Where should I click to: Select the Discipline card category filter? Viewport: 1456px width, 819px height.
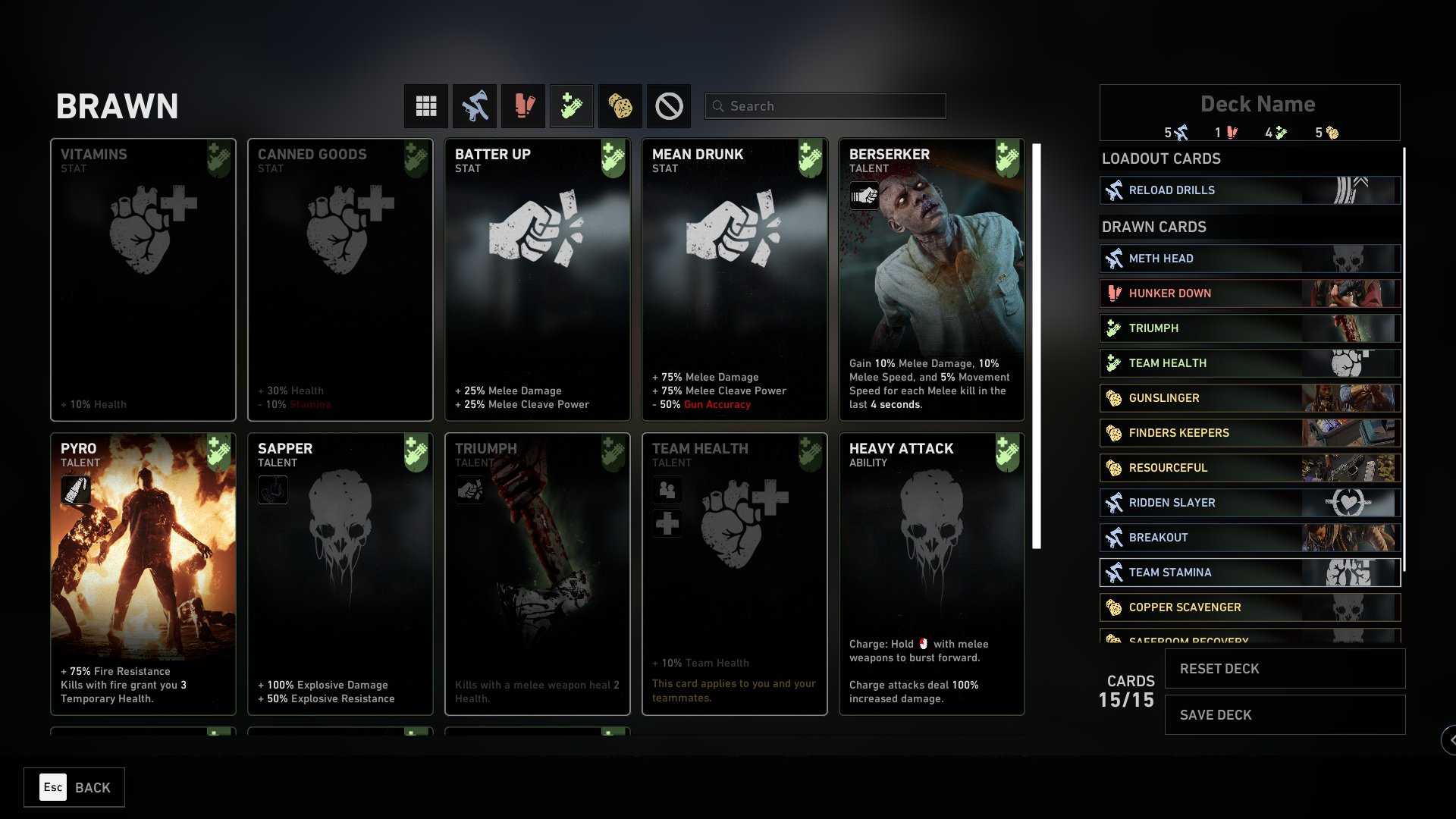click(523, 106)
